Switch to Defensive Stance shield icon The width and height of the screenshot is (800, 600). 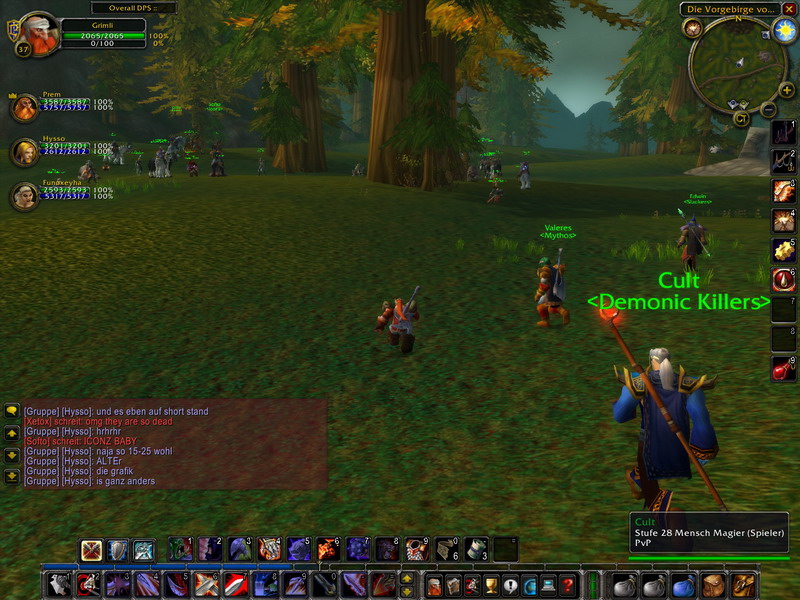point(118,550)
